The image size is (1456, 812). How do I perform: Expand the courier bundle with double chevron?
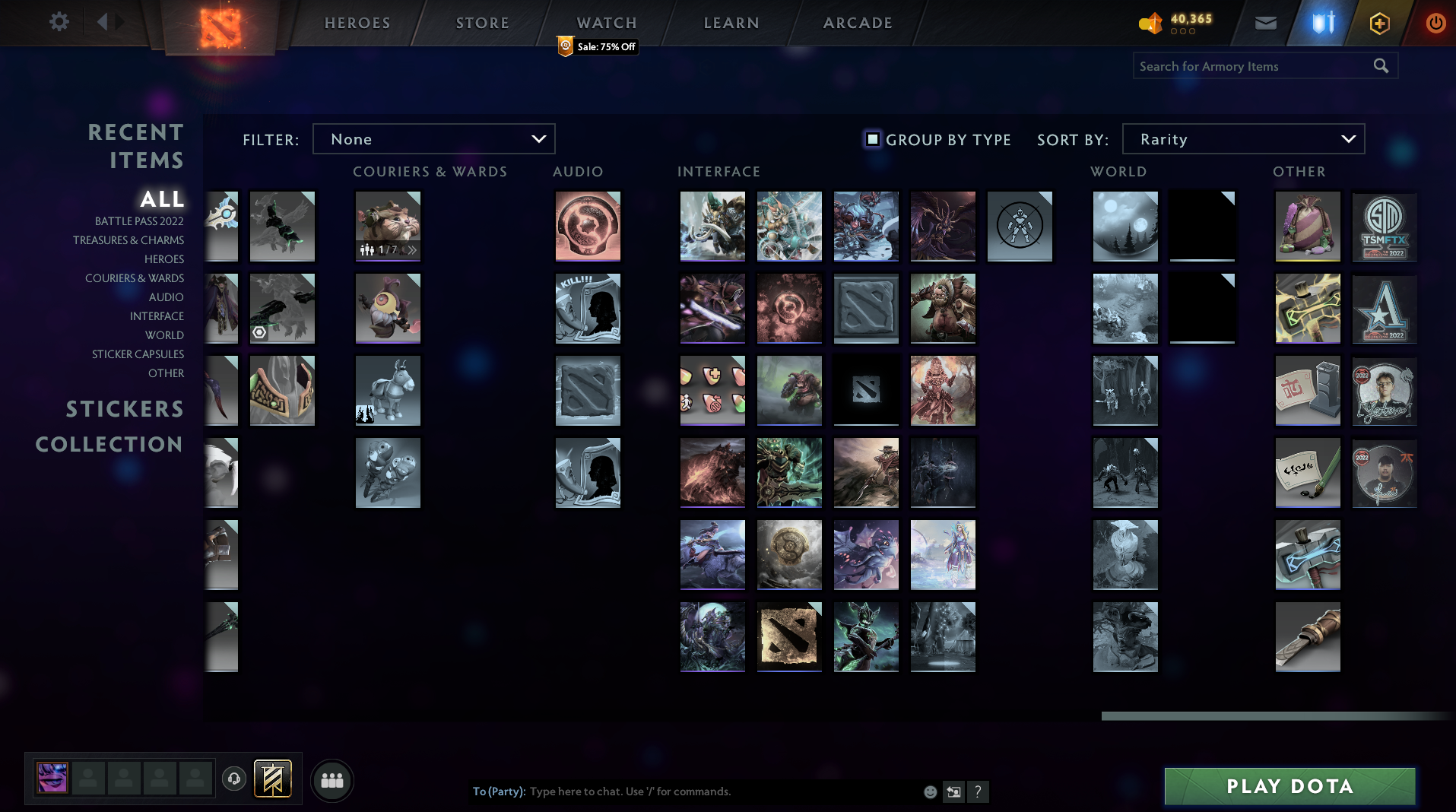(413, 249)
